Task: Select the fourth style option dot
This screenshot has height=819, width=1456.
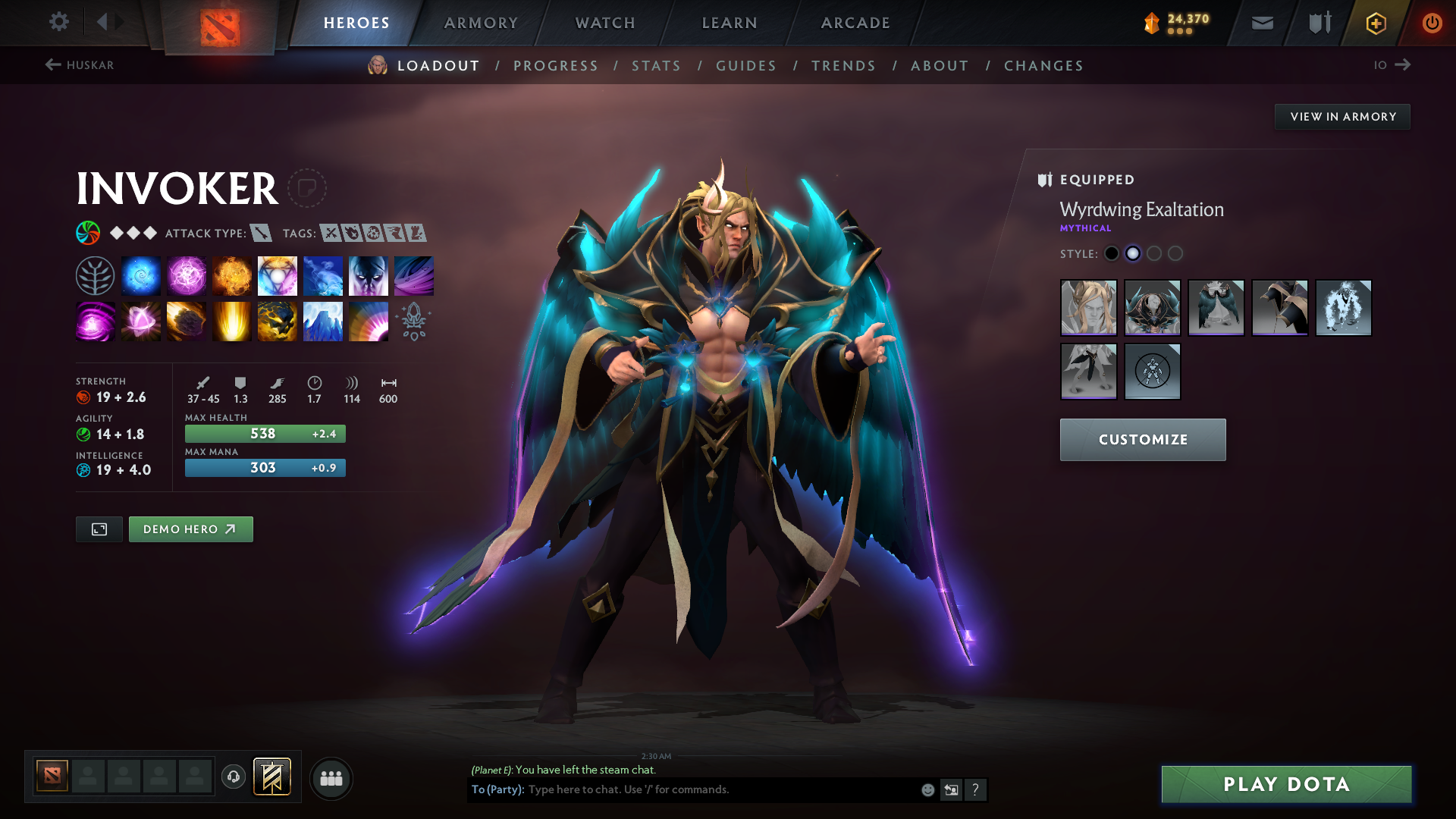Action: pos(1175,253)
